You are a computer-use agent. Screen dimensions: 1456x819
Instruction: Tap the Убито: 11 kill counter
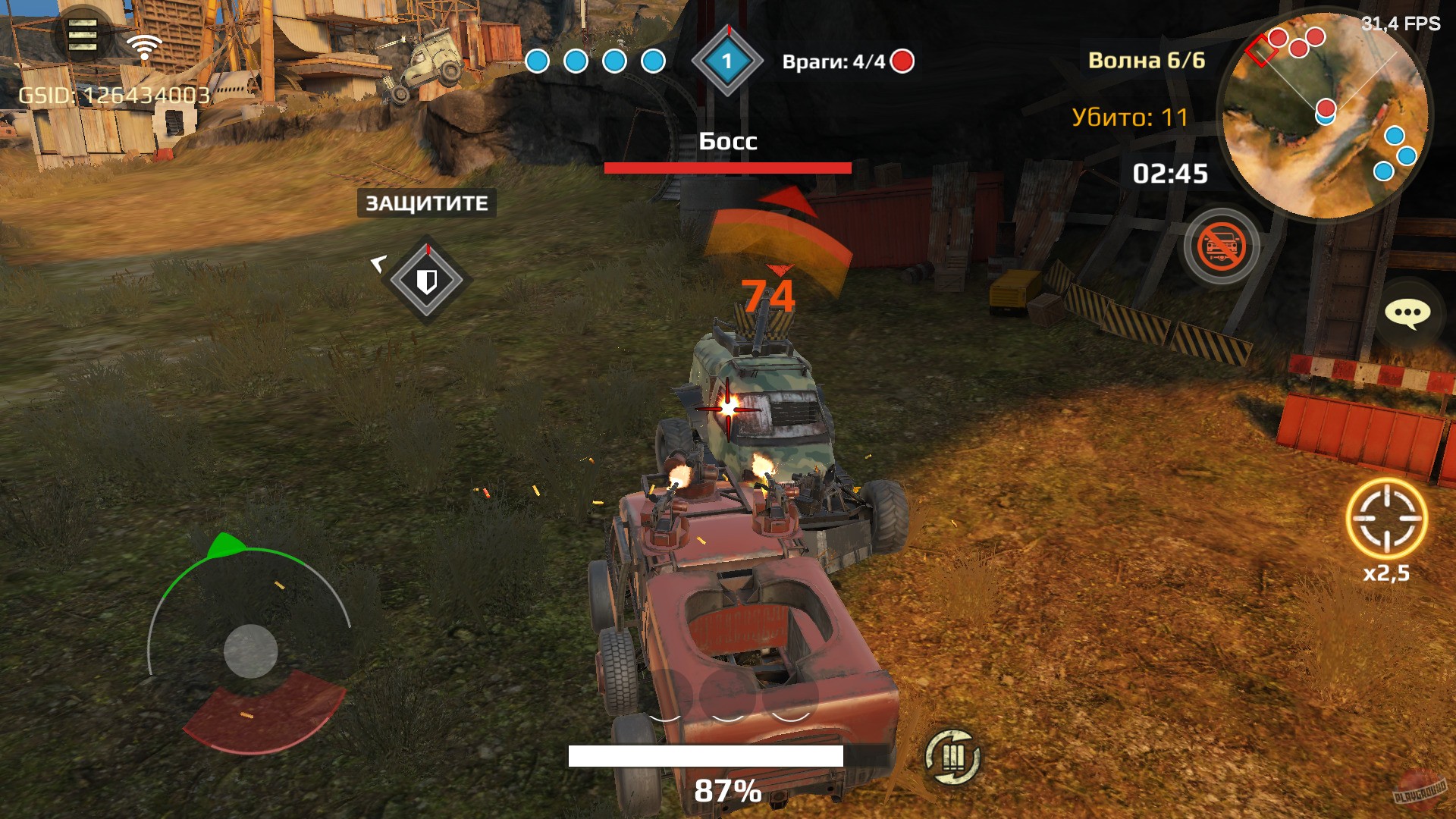tap(1133, 118)
